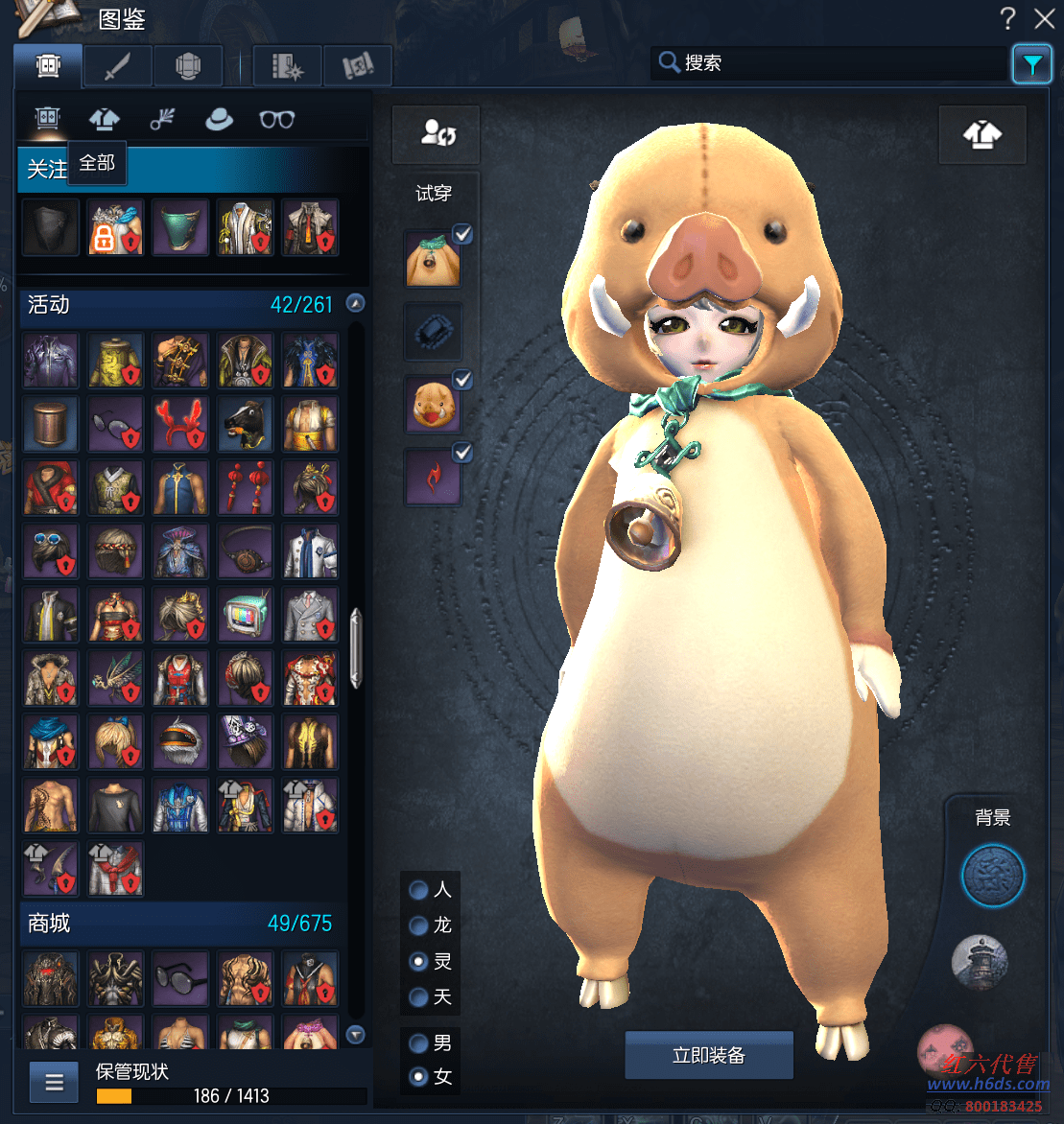Choose the 龙 race option
This screenshot has width=1064, height=1124.
(x=419, y=925)
